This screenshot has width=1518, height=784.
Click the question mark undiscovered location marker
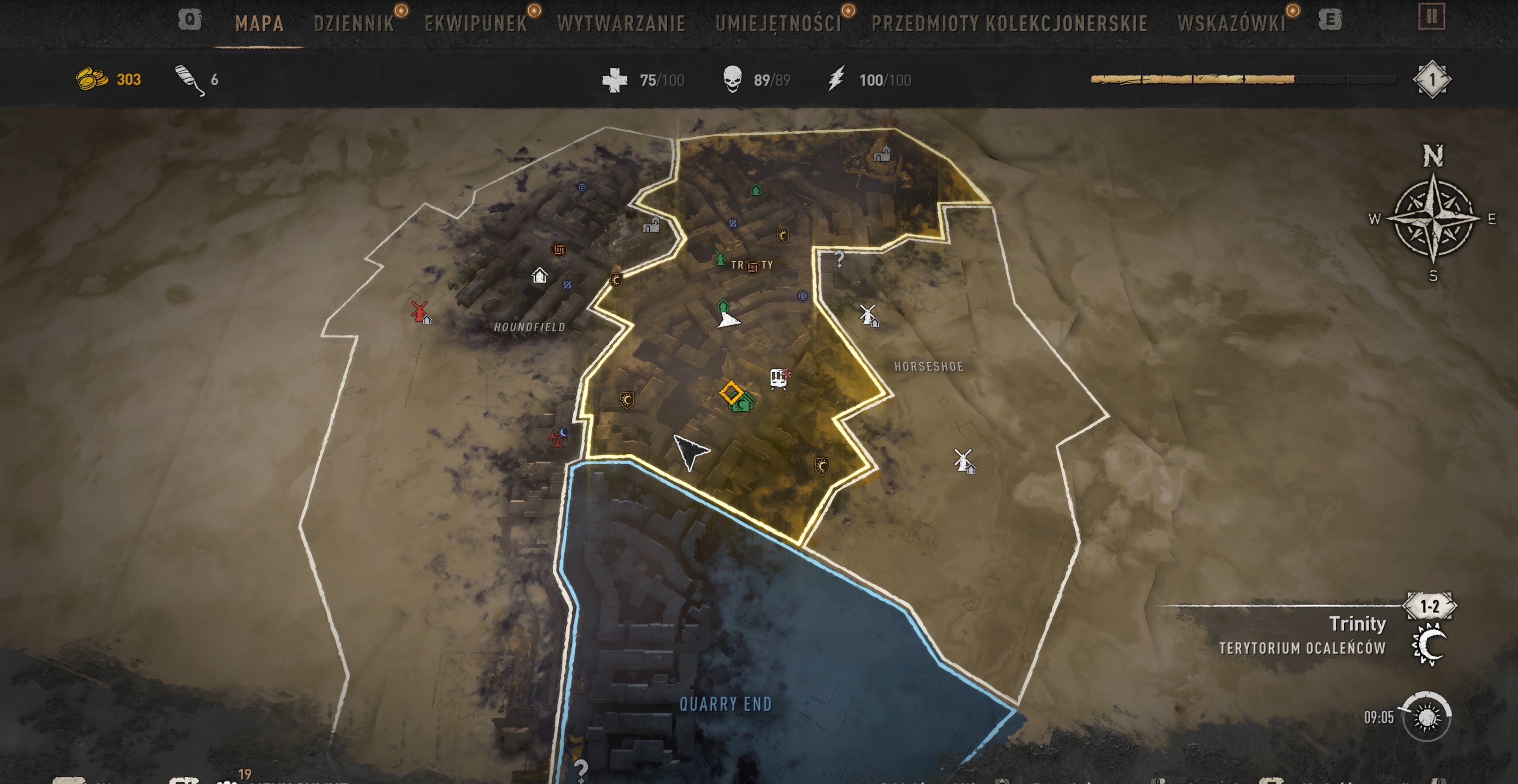pos(839,259)
